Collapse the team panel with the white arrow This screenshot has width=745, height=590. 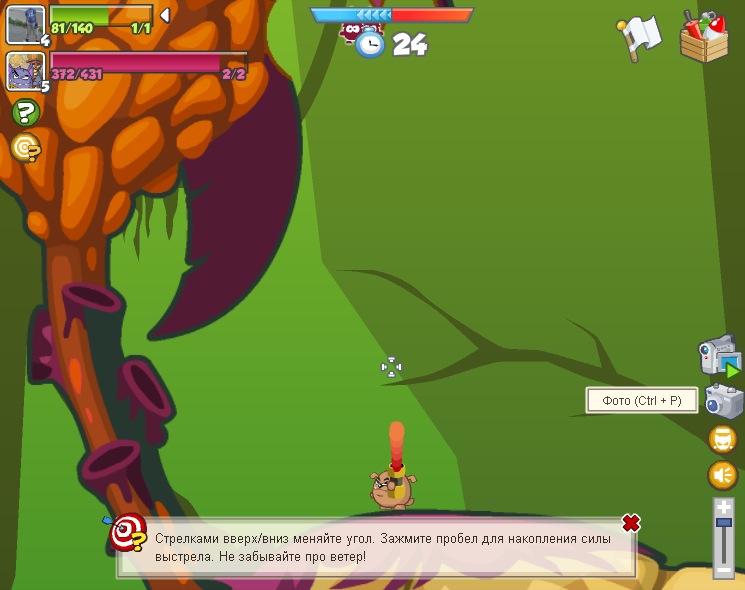[x=165, y=15]
